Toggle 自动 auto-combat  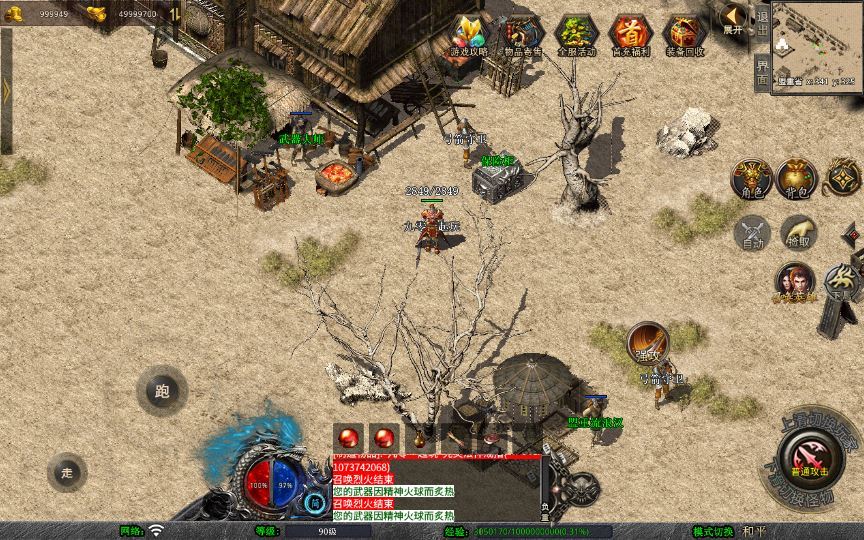click(x=753, y=231)
